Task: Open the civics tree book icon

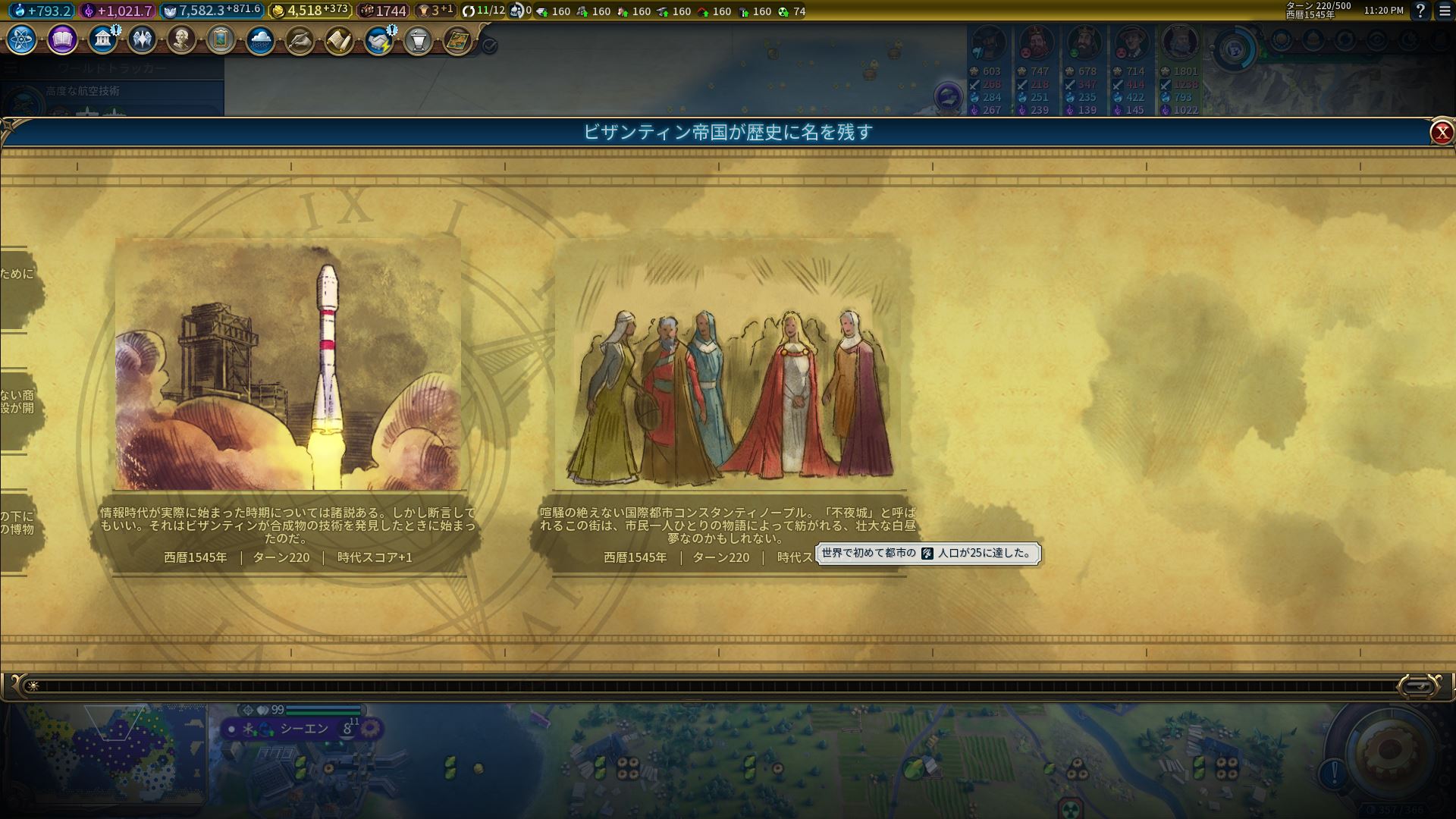Action: coord(62,39)
